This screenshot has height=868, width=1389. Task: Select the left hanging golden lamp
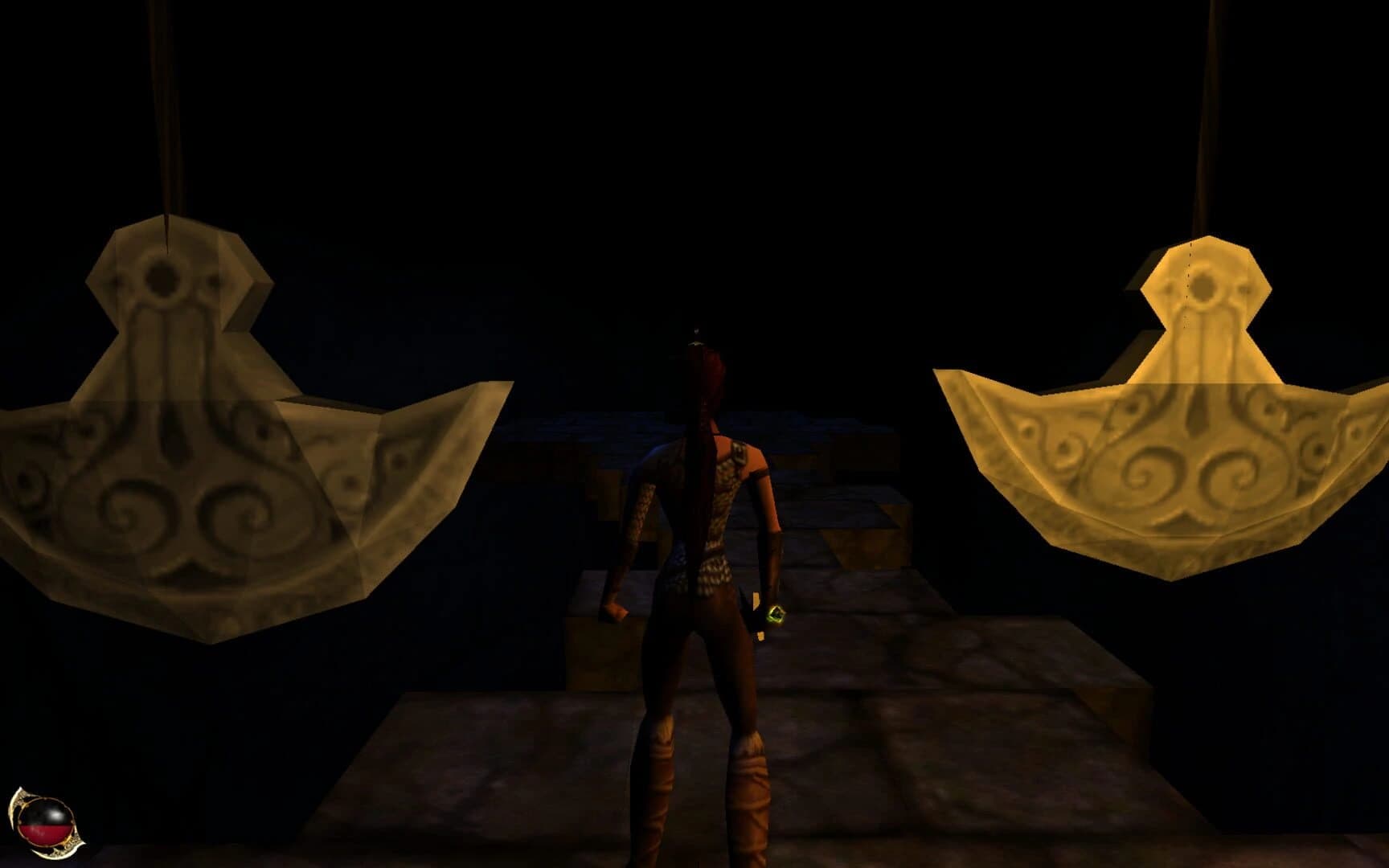tap(185, 442)
